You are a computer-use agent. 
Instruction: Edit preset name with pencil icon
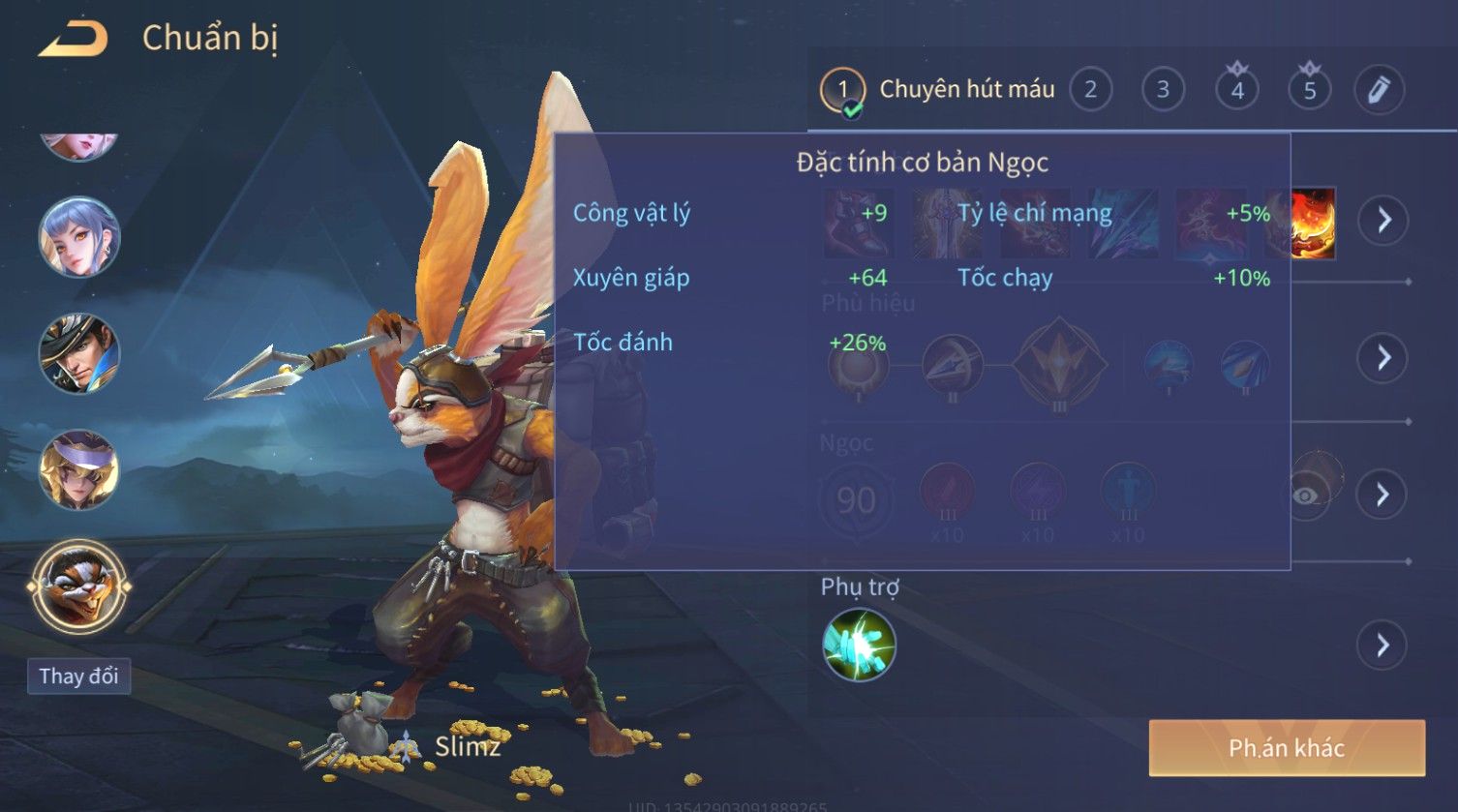coord(1380,90)
